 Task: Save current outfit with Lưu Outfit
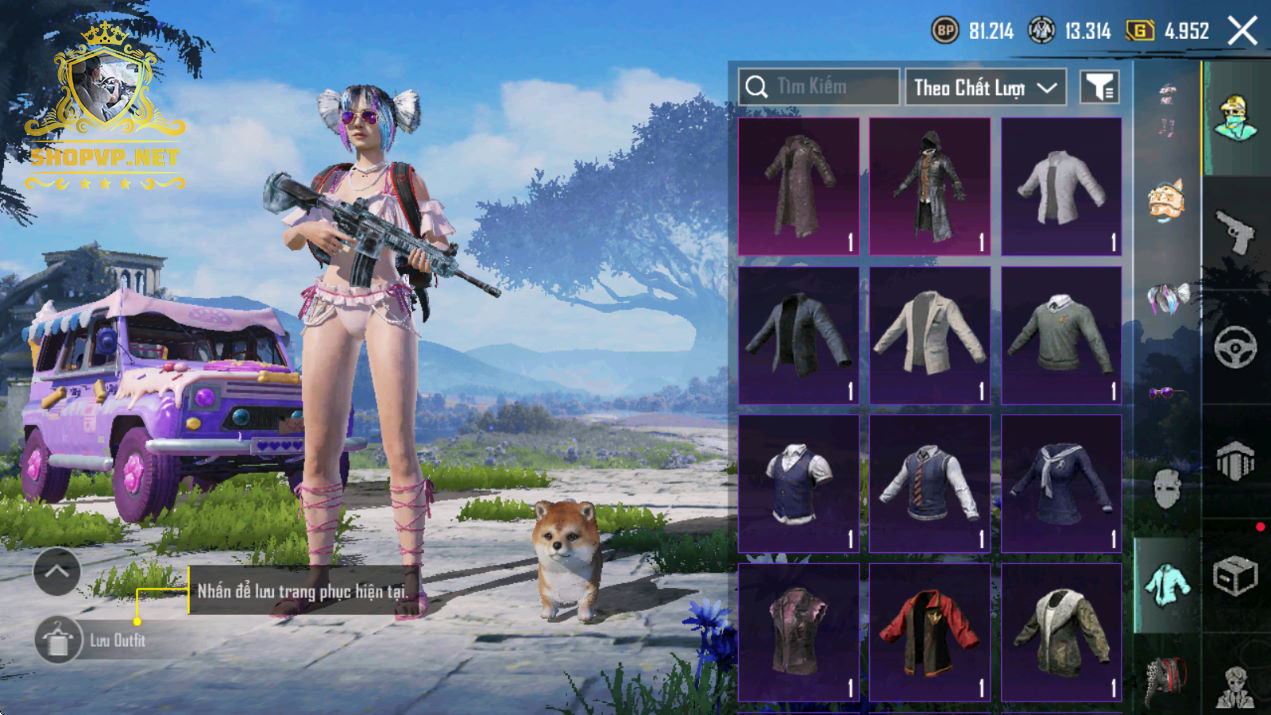click(x=60, y=640)
